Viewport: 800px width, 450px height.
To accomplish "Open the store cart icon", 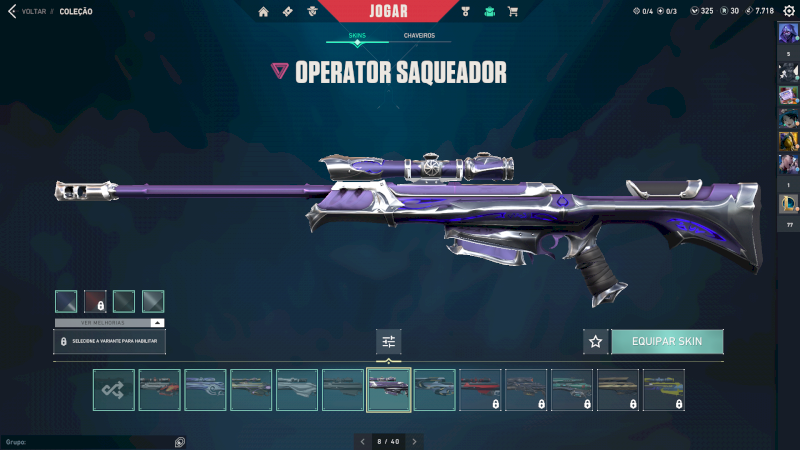I will coord(513,11).
